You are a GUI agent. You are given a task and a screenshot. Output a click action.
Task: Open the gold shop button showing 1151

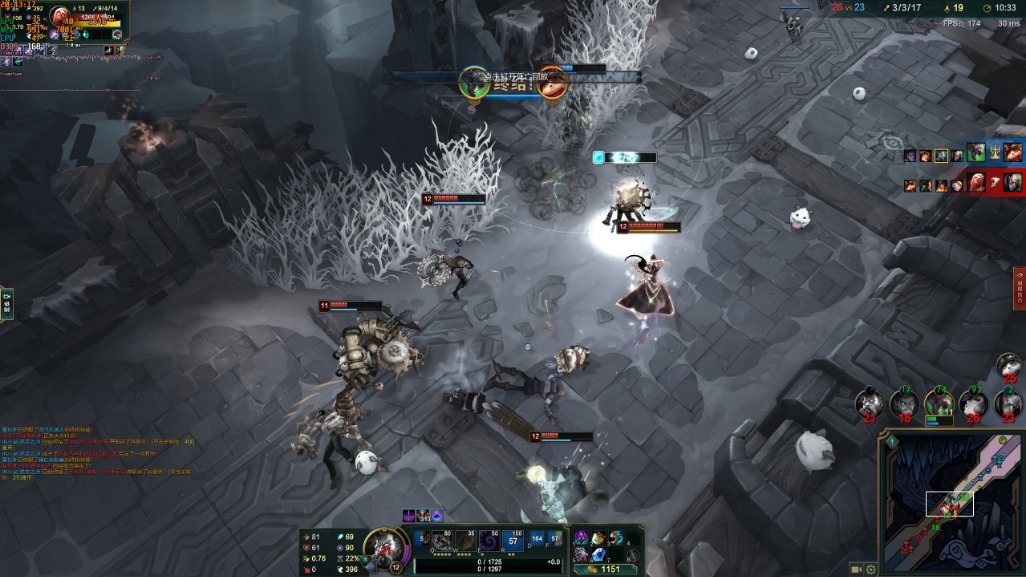607,569
